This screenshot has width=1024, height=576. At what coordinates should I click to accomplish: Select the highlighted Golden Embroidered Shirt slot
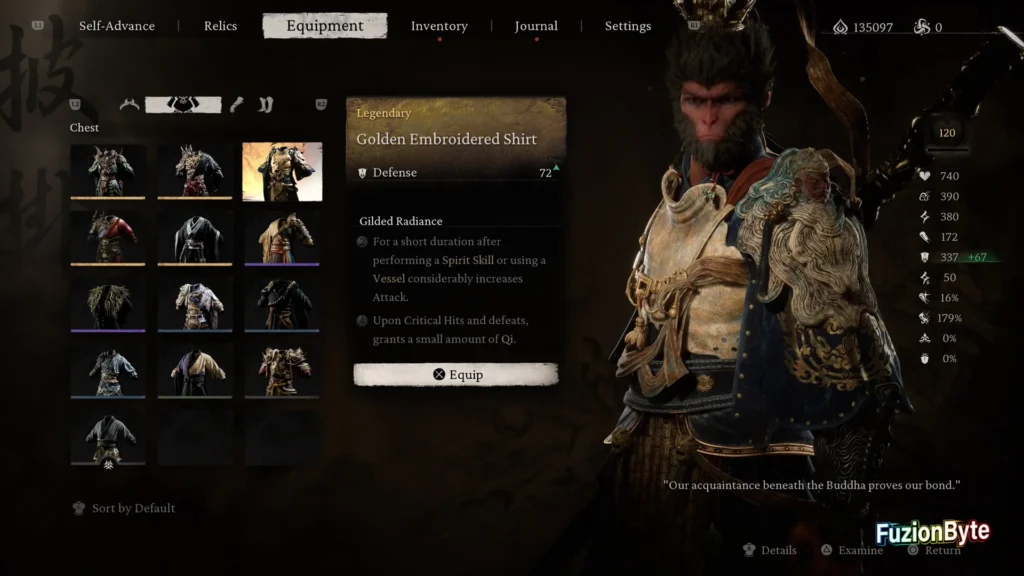[x=282, y=171]
